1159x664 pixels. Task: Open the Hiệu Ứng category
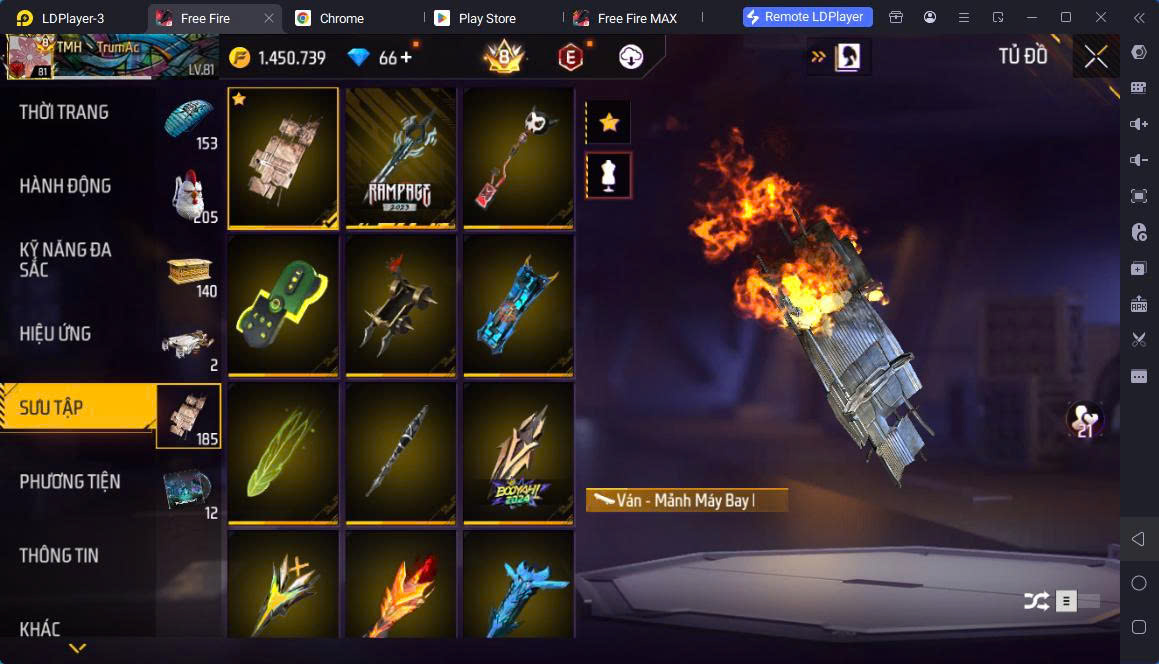point(55,334)
